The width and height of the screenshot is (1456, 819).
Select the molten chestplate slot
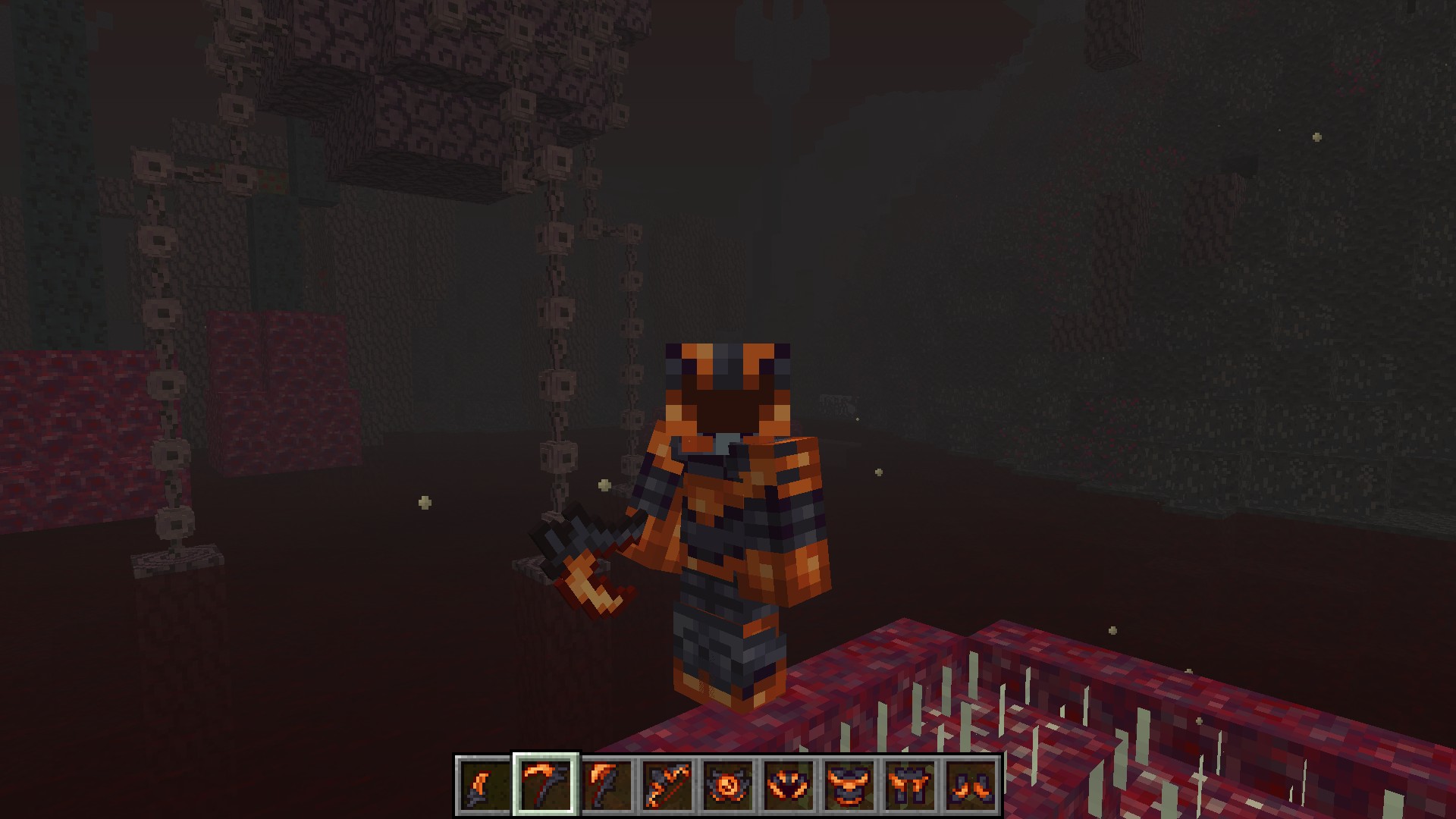tap(849, 783)
